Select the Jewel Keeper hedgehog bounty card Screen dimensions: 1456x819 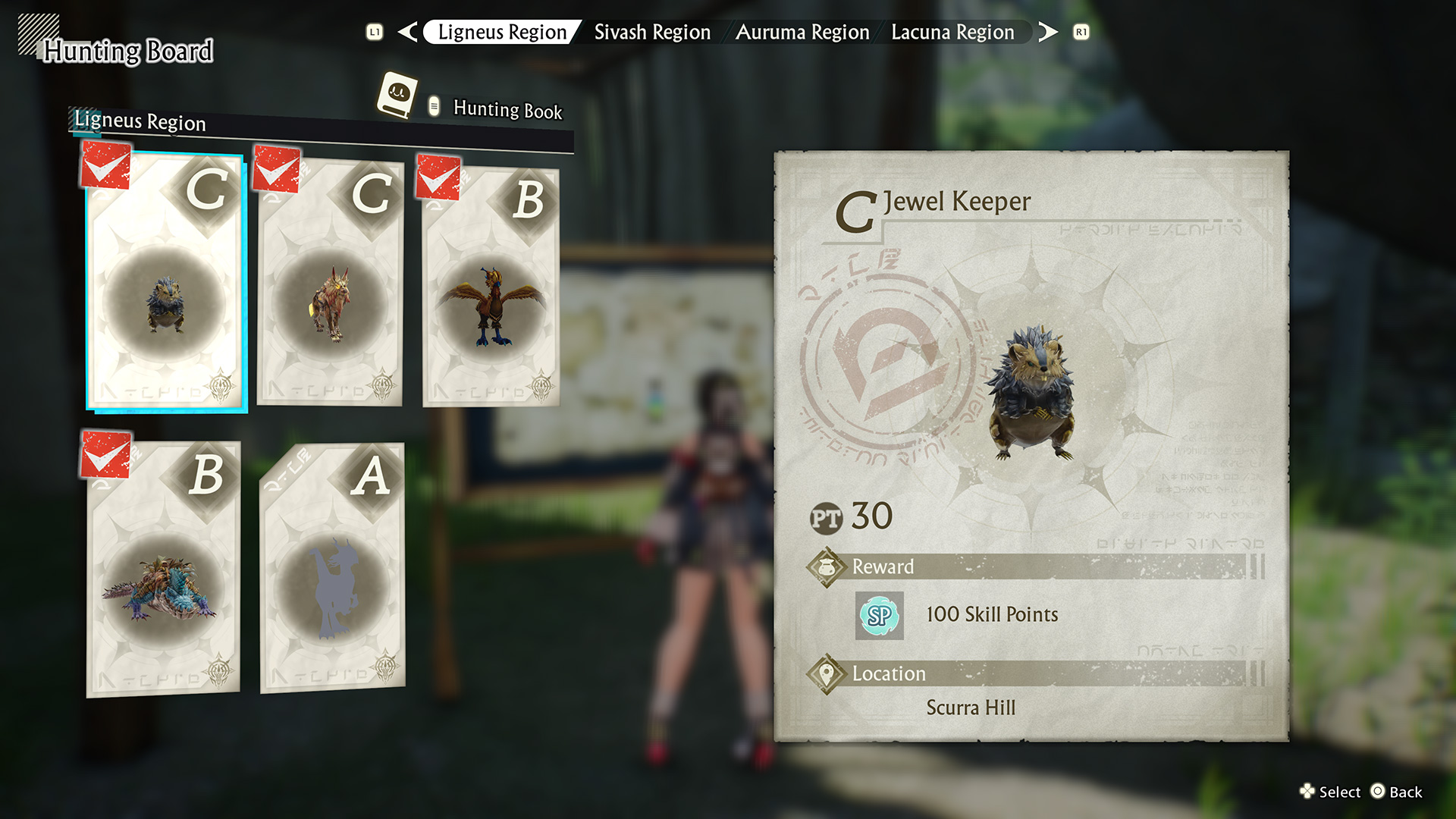pyautogui.click(x=166, y=283)
